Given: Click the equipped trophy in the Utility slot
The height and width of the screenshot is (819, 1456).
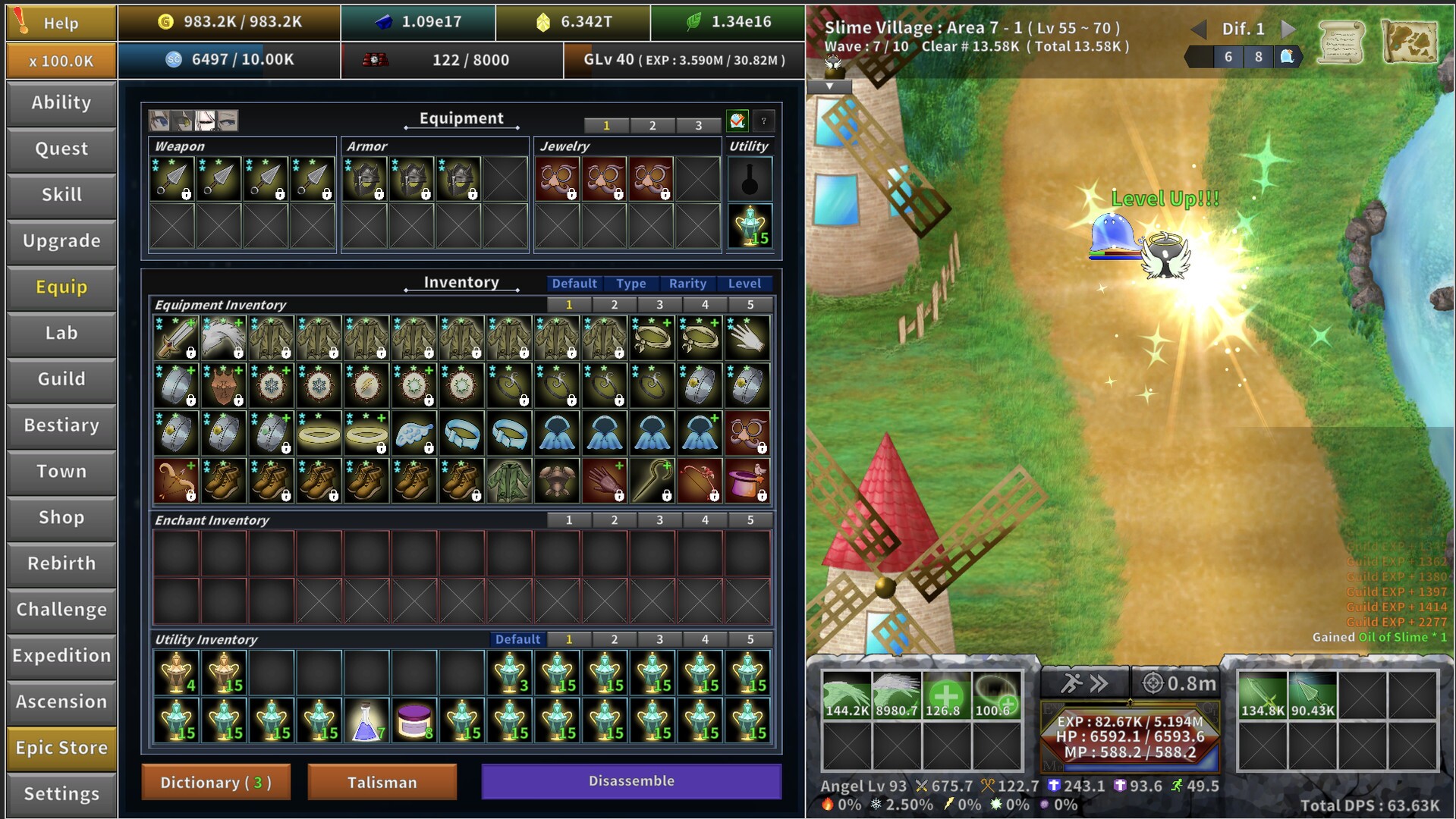Looking at the screenshot, I should tap(750, 225).
